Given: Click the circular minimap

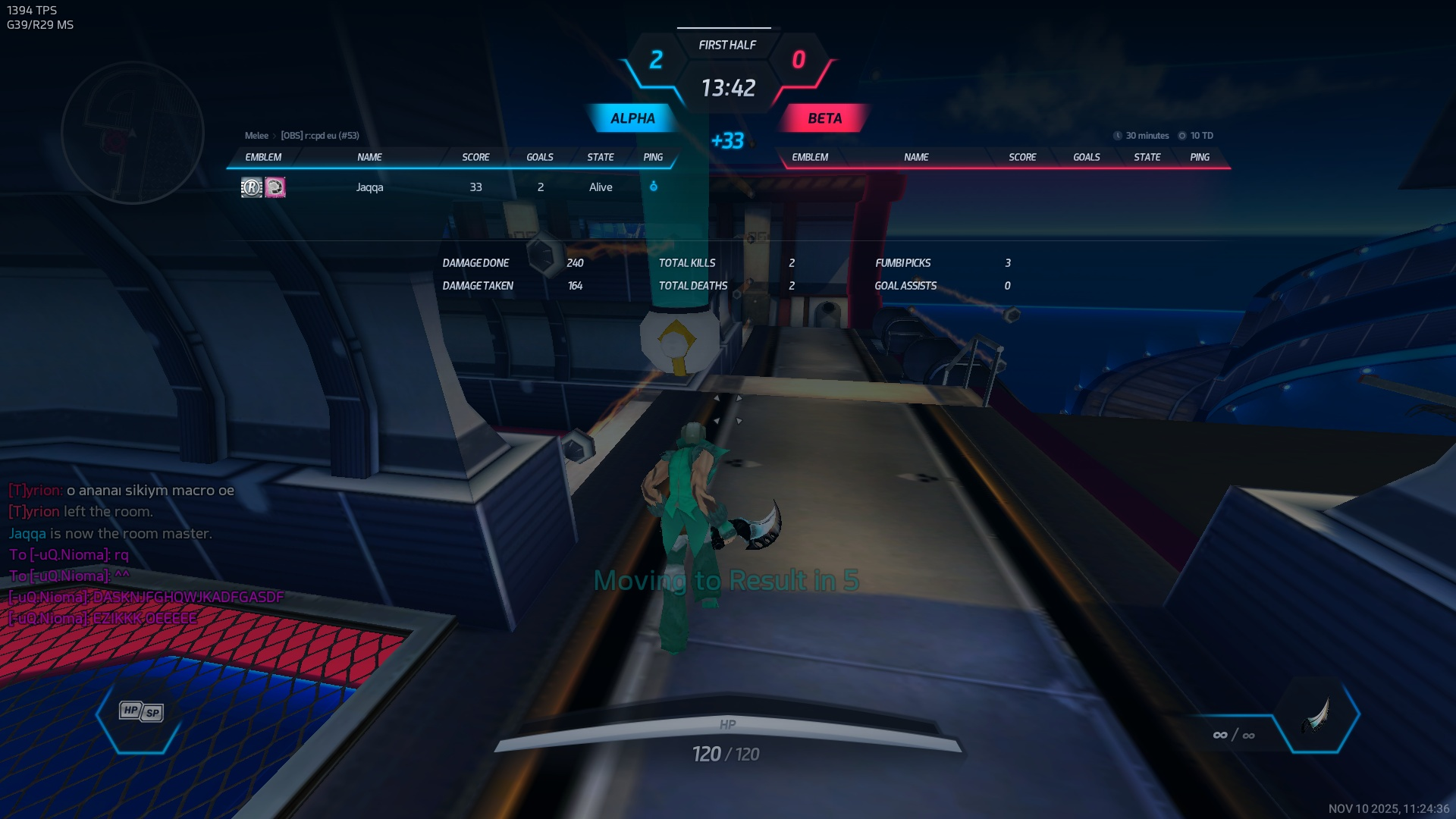Looking at the screenshot, I should [133, 133].
